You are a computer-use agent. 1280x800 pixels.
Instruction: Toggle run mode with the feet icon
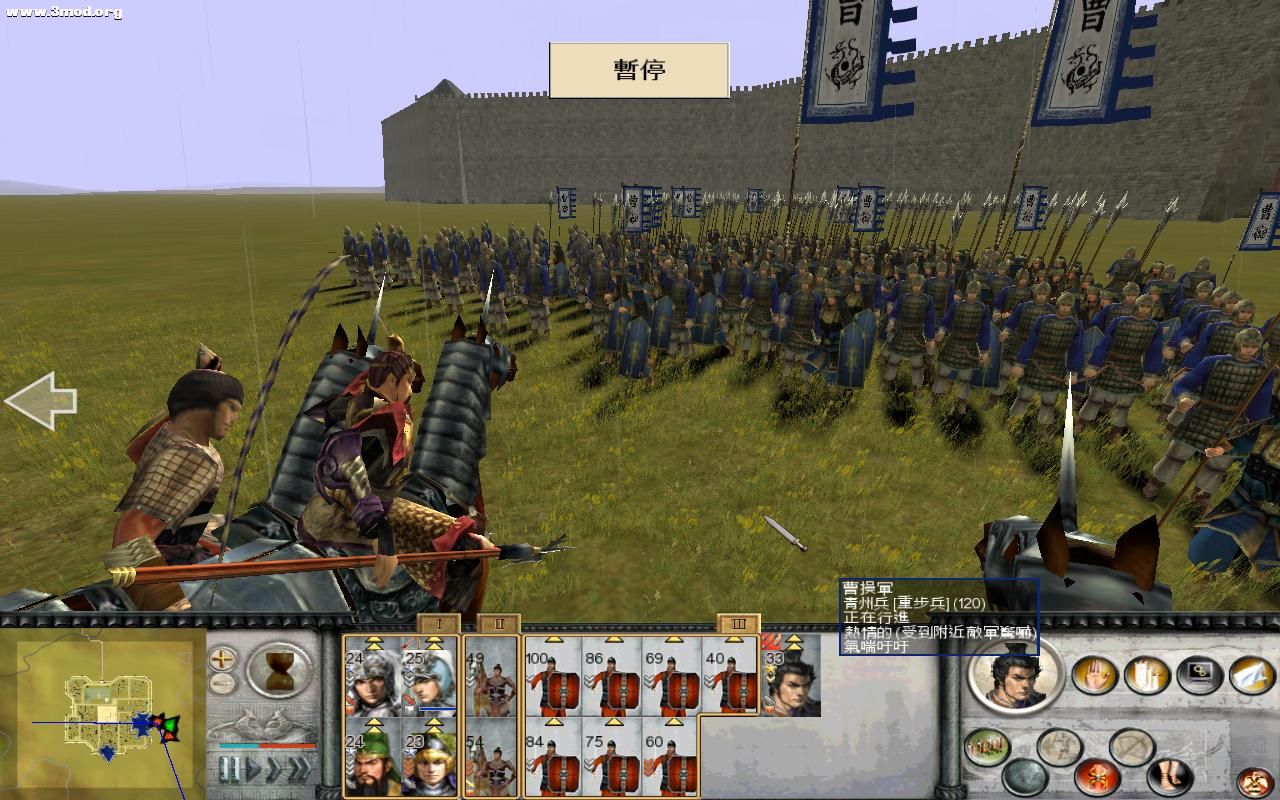point(1169,775)
